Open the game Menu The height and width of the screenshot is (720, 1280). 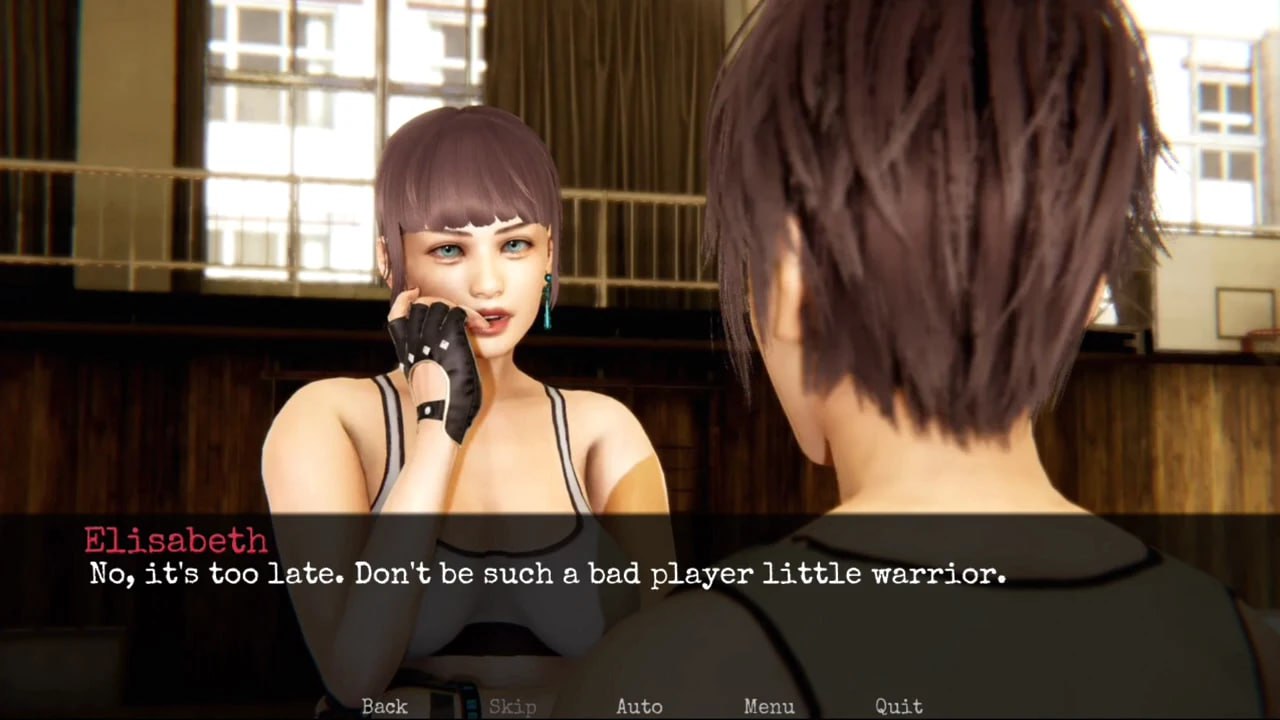tap(769, 706)
